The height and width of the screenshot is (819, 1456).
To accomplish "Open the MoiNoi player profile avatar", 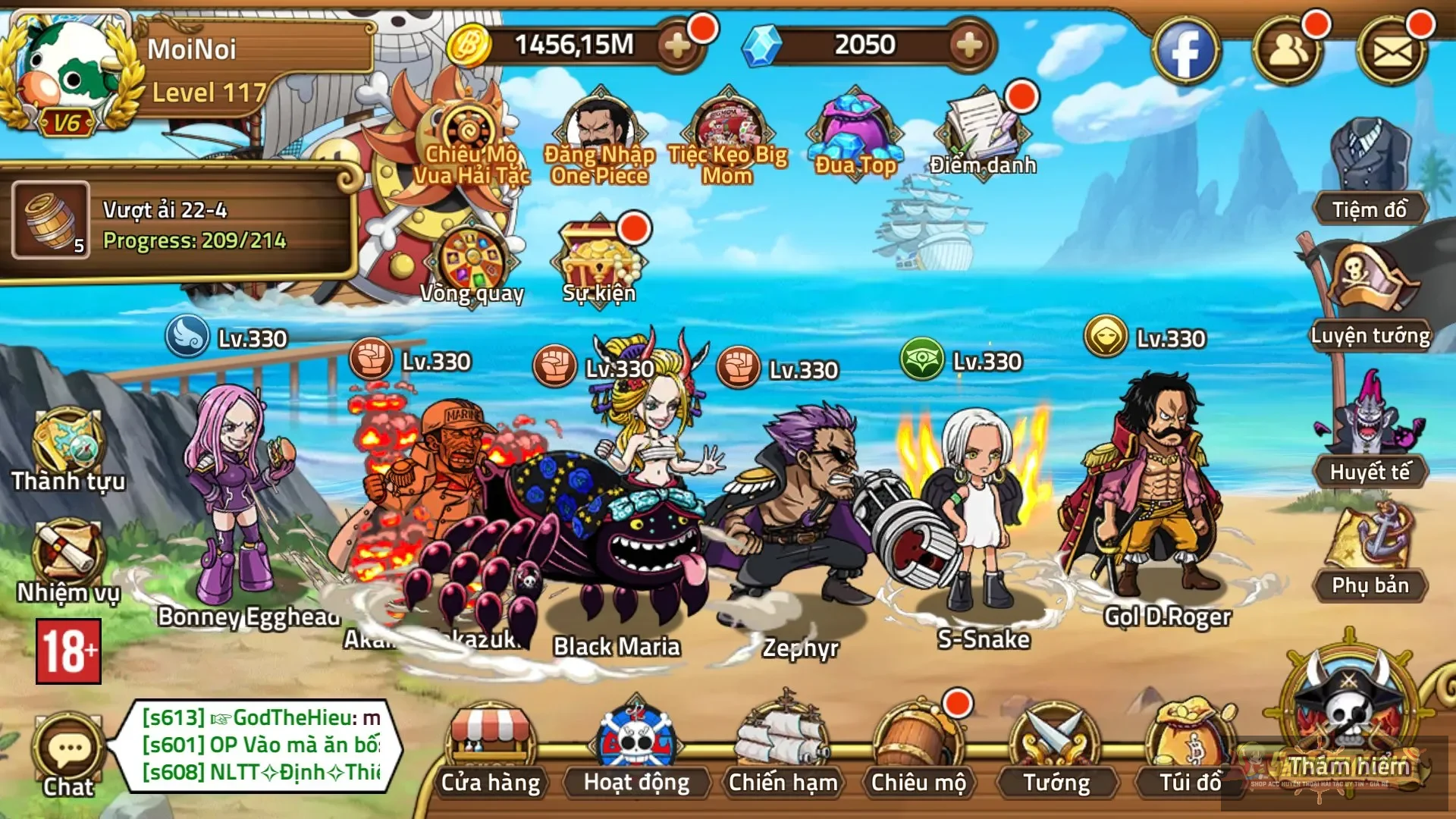I will (68, 72).
